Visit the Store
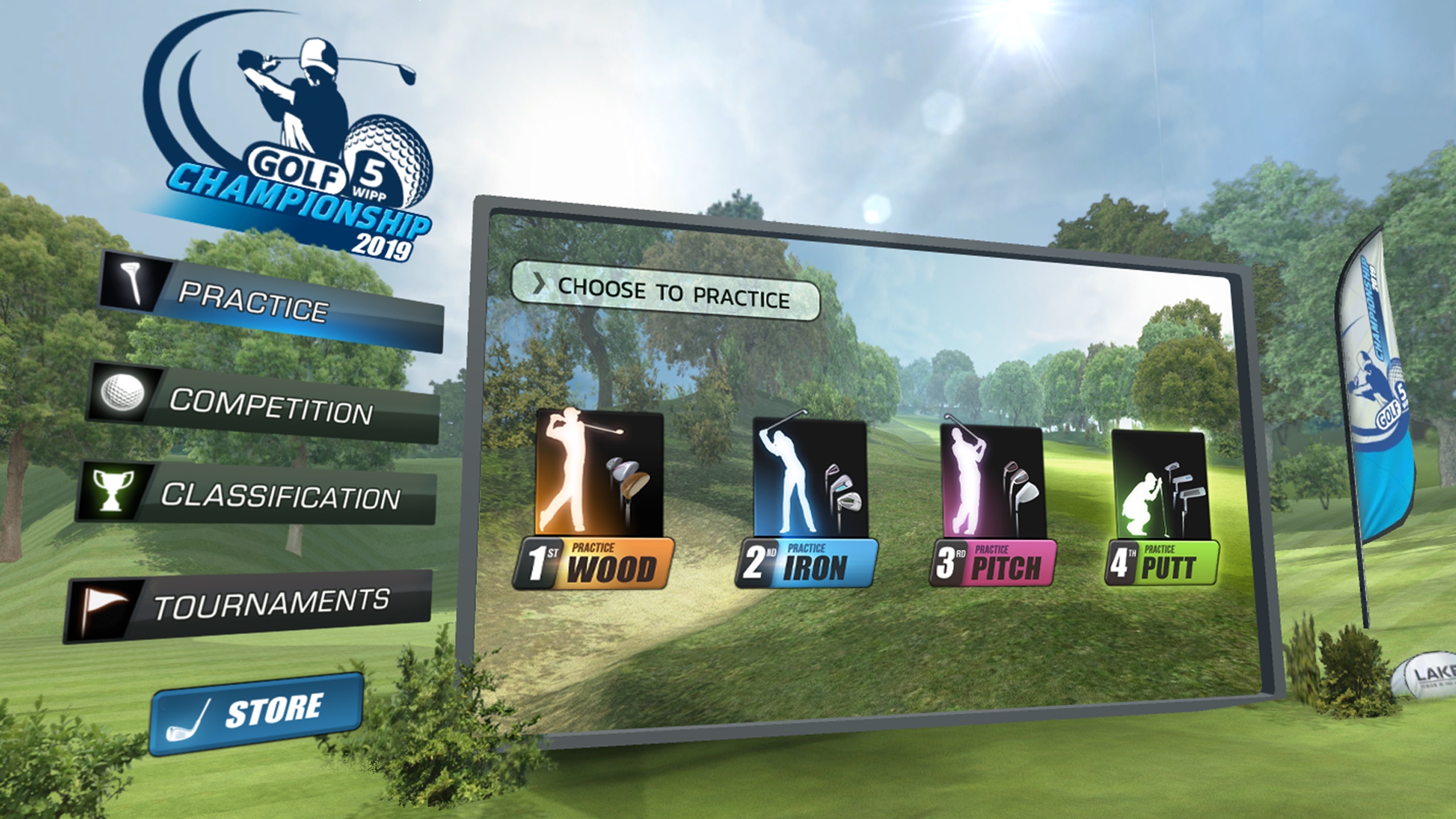 tap(257, 714)
